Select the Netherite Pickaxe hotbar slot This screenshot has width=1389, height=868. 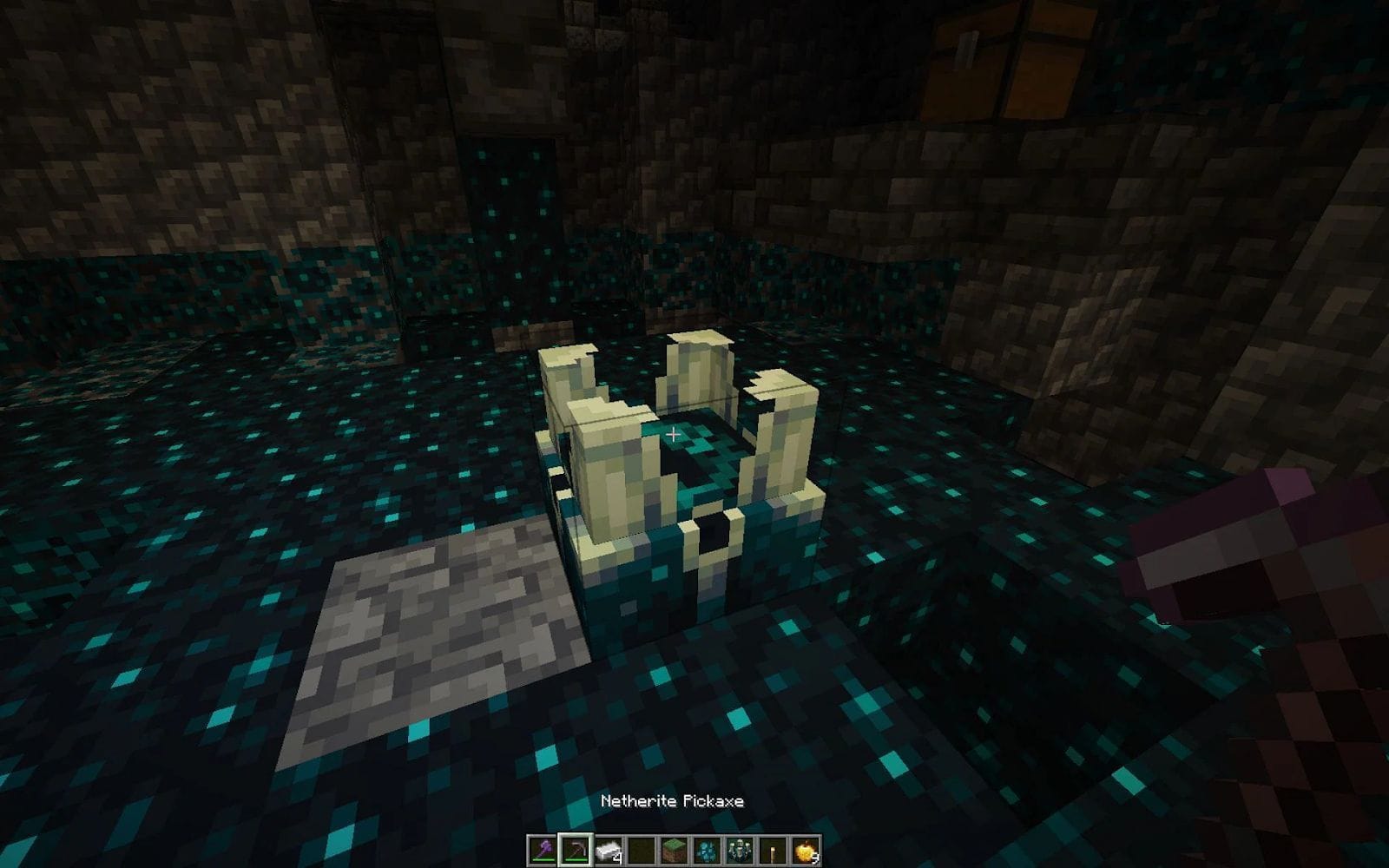click(x=576, y=849)
